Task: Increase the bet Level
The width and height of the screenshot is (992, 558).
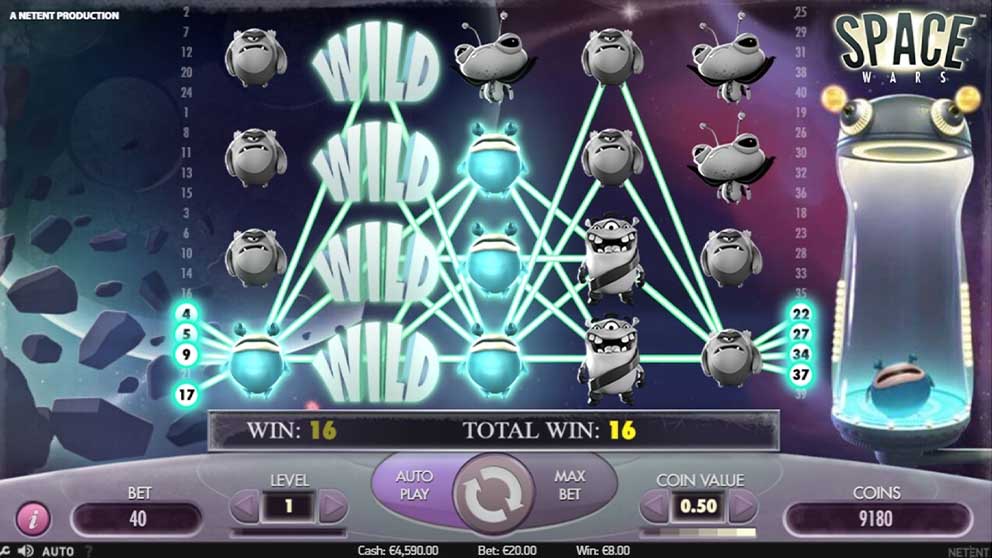Action: point(333,507)
